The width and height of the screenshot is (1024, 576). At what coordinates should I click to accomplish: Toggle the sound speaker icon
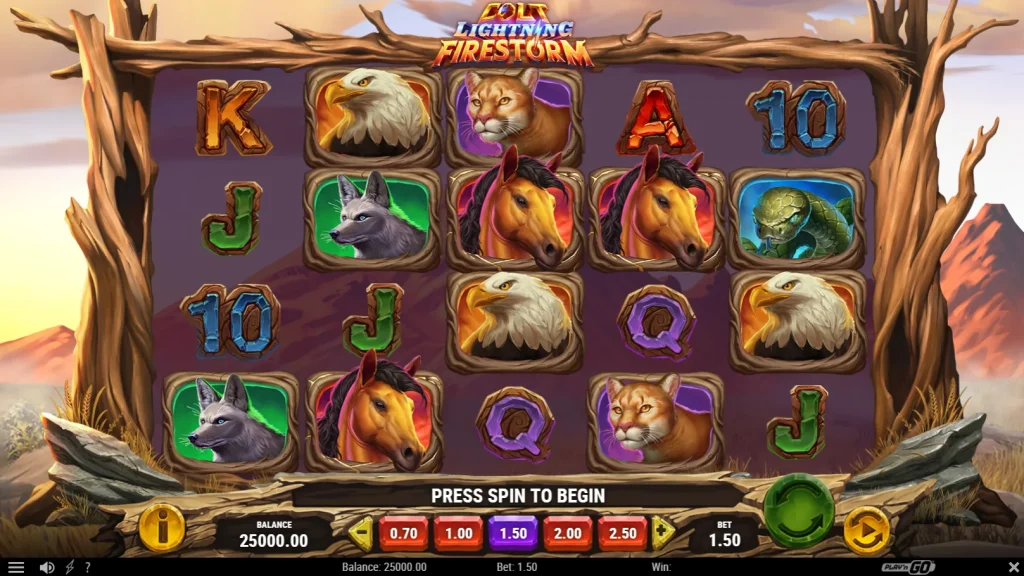(x=46, y=567)
